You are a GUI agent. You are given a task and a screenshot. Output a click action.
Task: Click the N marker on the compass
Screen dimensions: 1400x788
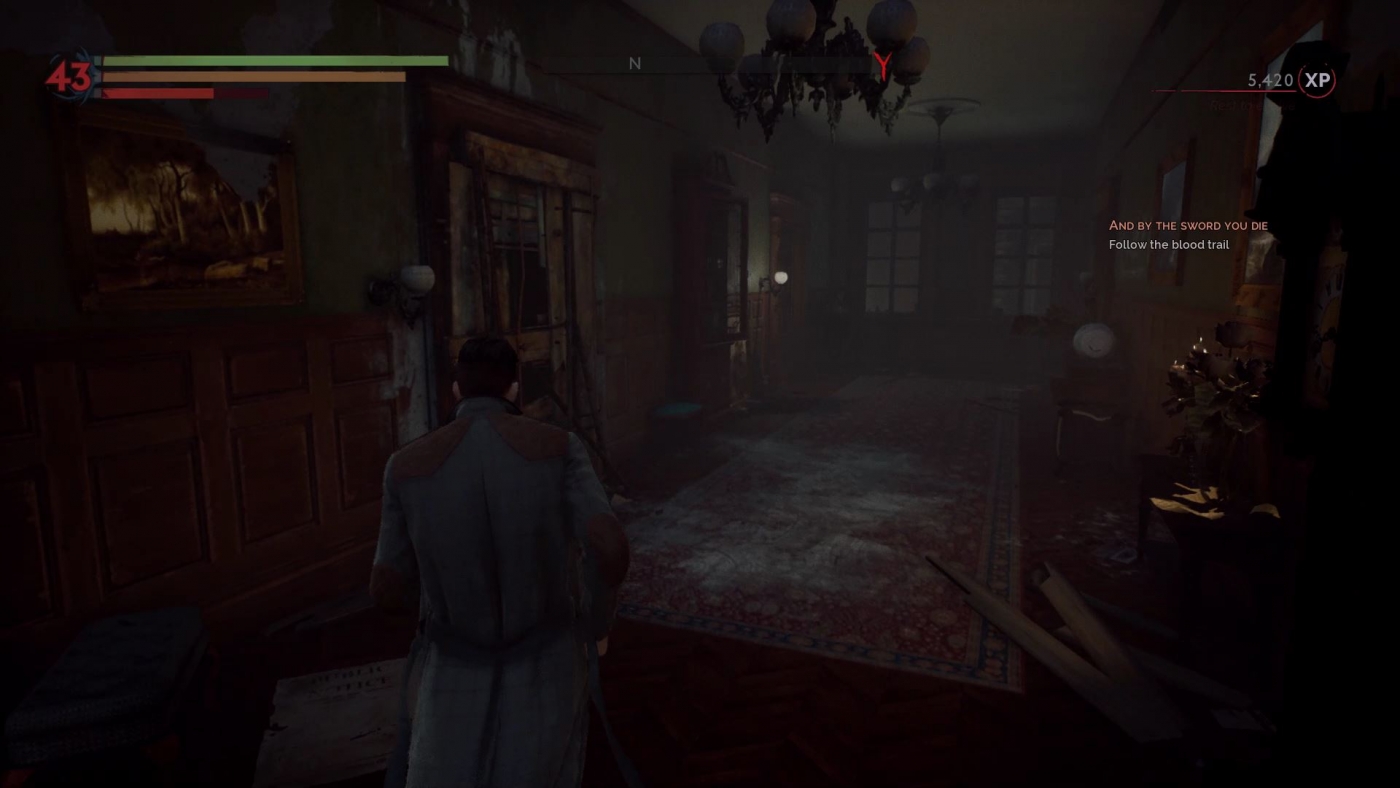point(634,63)
